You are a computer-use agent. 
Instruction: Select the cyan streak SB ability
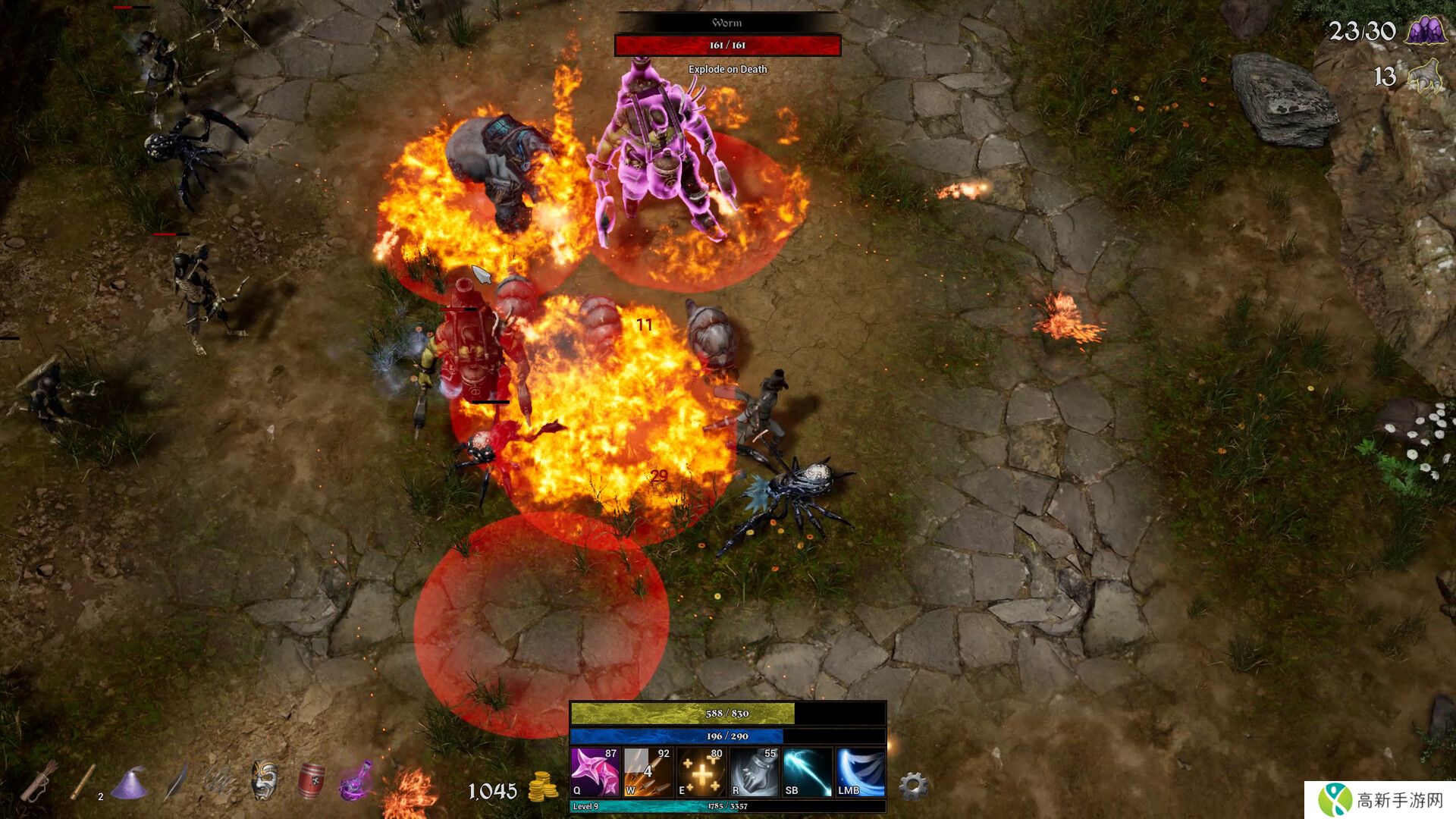click(x=808, y=772)
